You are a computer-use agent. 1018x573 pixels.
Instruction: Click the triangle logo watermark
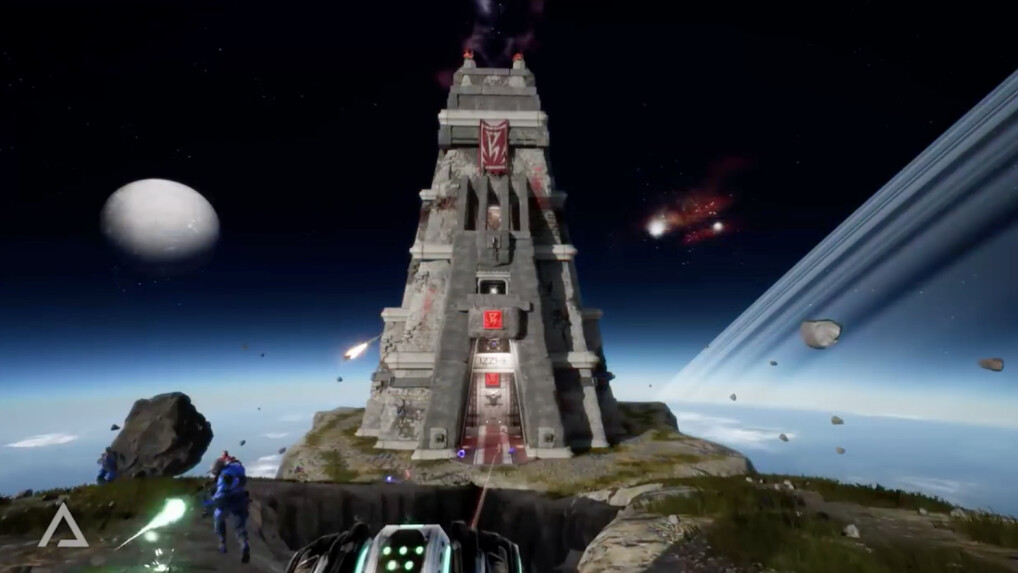coord(62,526)
